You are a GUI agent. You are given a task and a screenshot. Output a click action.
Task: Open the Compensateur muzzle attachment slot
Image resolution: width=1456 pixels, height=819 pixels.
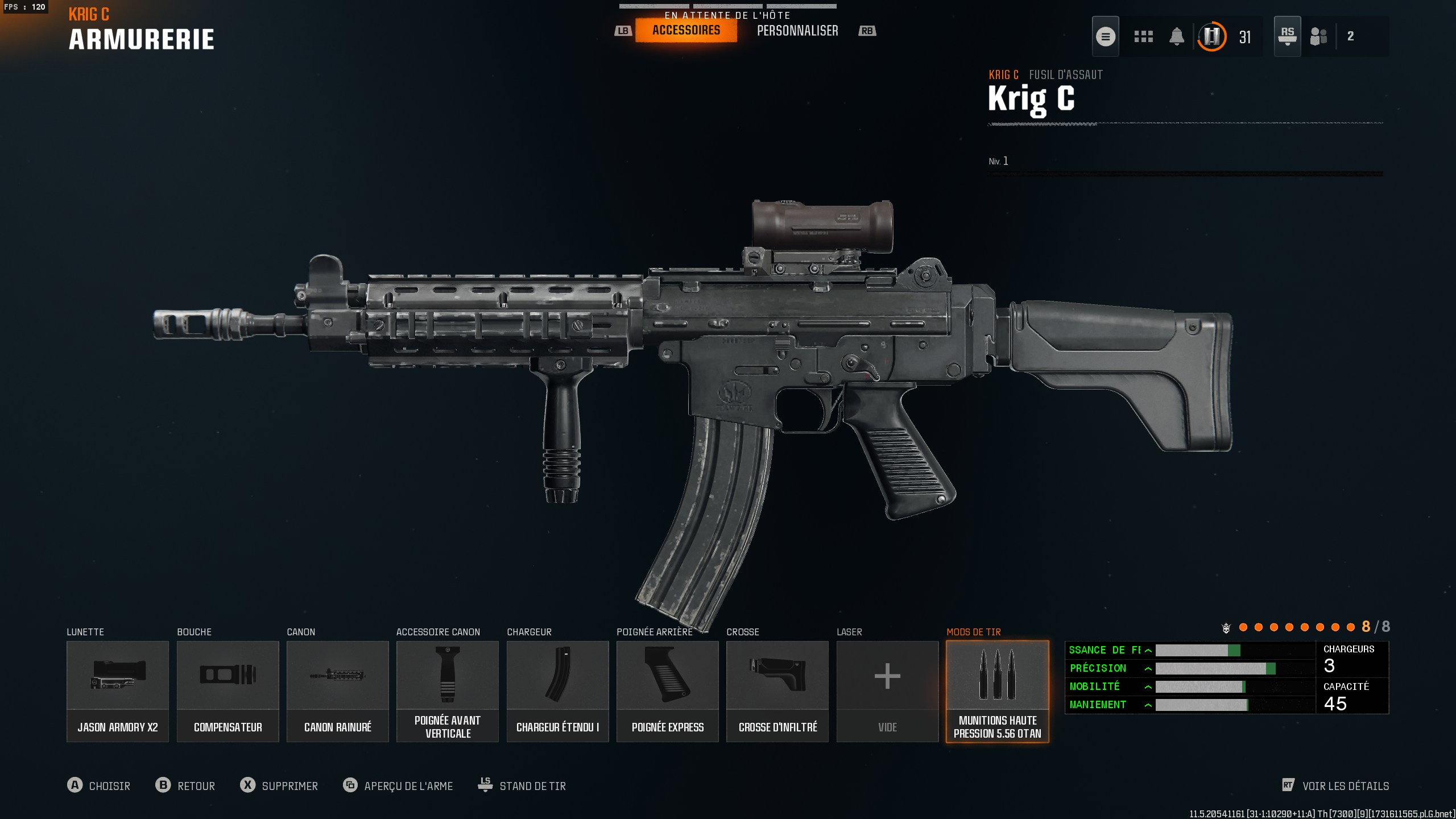[x=227, y=691]
